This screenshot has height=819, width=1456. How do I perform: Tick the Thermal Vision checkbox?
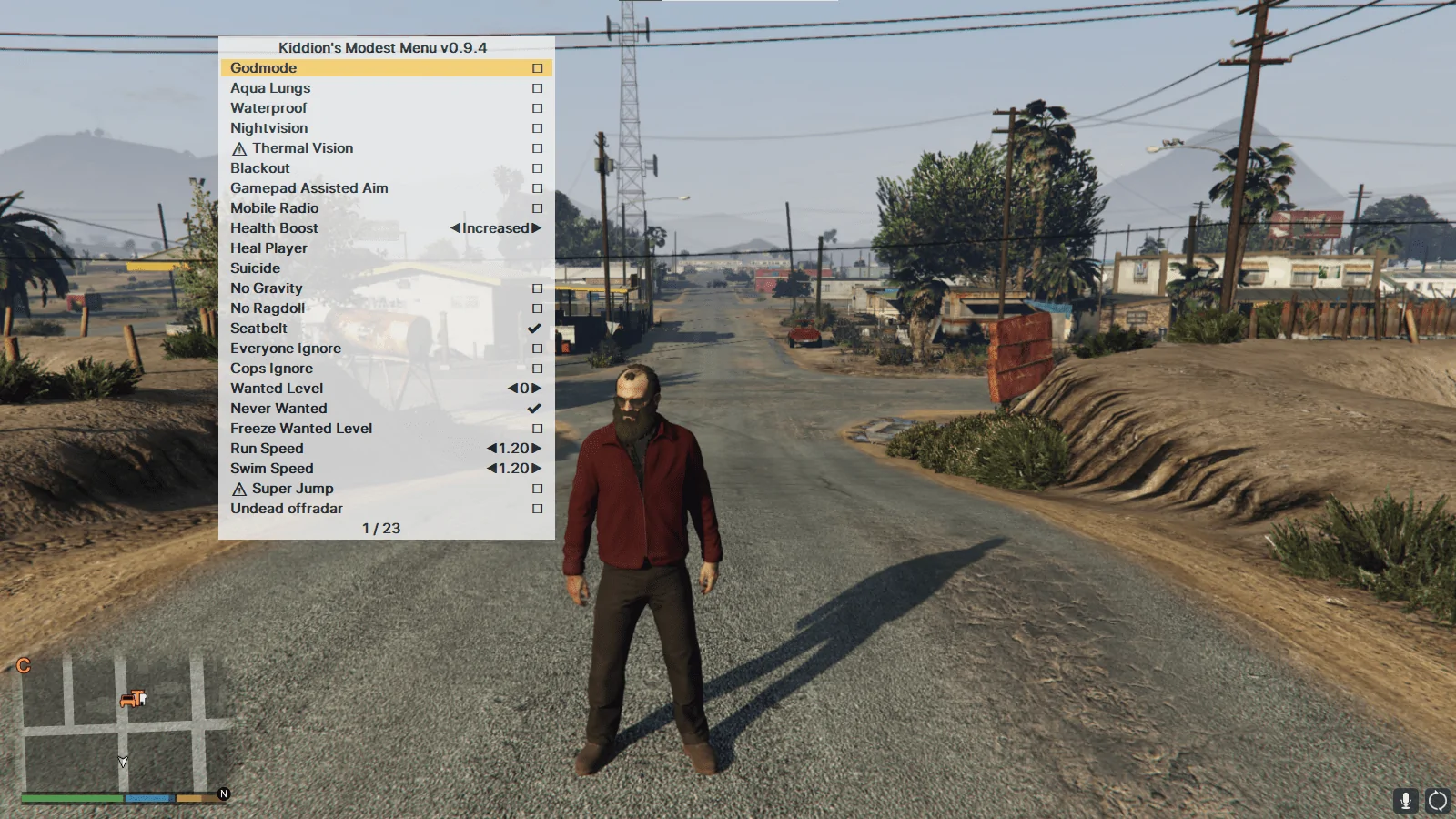point(537,148)
